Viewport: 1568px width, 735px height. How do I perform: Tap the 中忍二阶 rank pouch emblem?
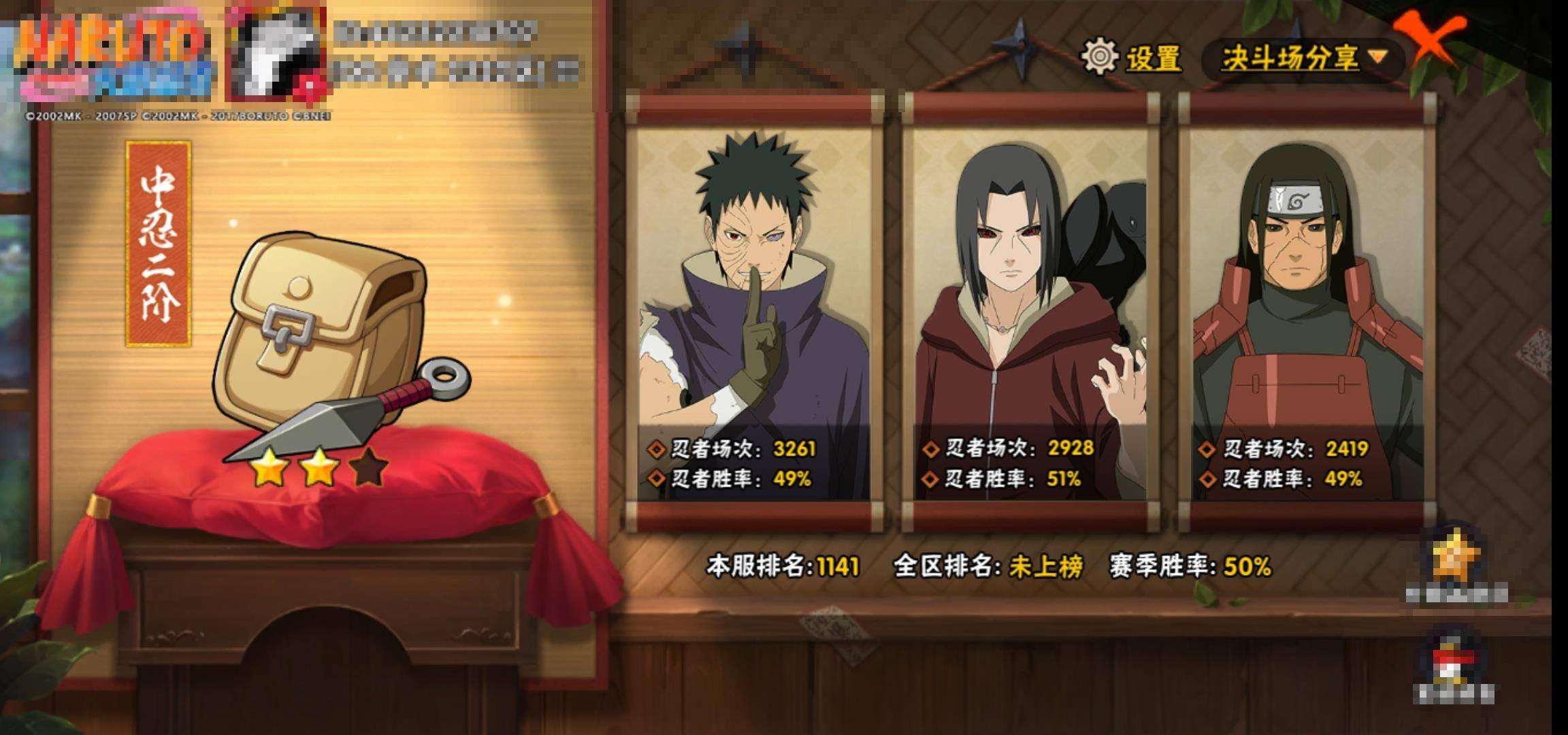pos(327,340)
